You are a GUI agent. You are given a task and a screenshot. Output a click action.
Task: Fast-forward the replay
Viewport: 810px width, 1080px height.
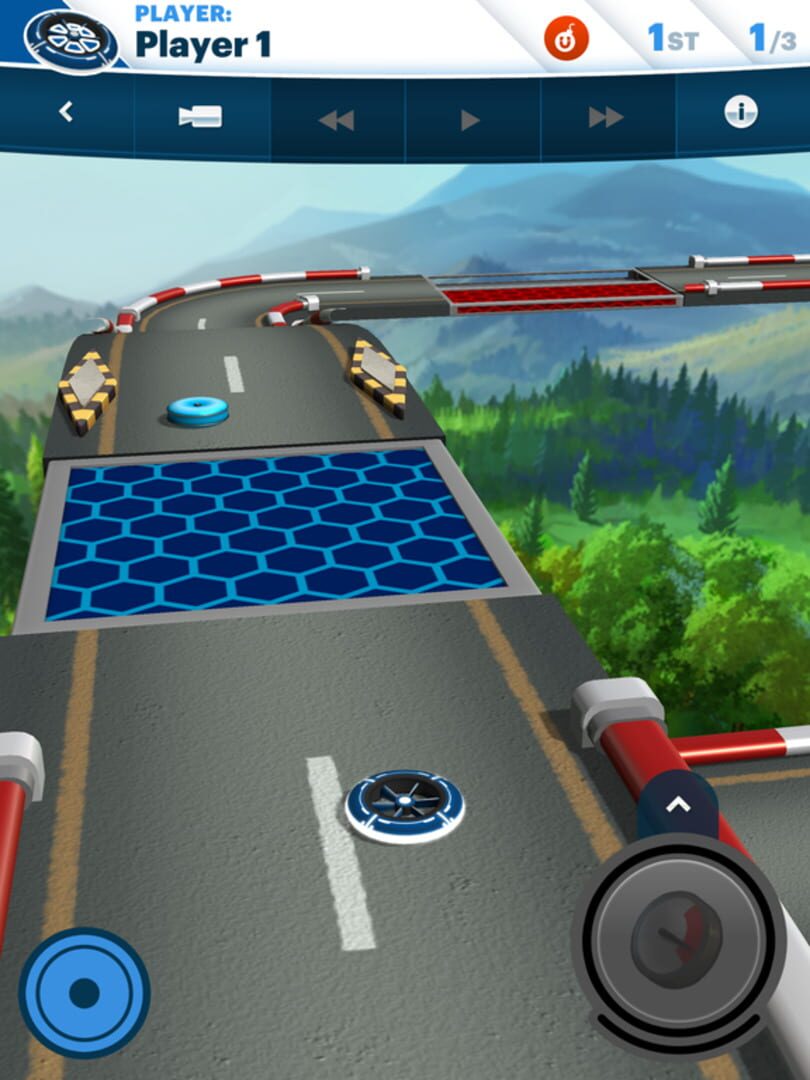coord(606,118)
